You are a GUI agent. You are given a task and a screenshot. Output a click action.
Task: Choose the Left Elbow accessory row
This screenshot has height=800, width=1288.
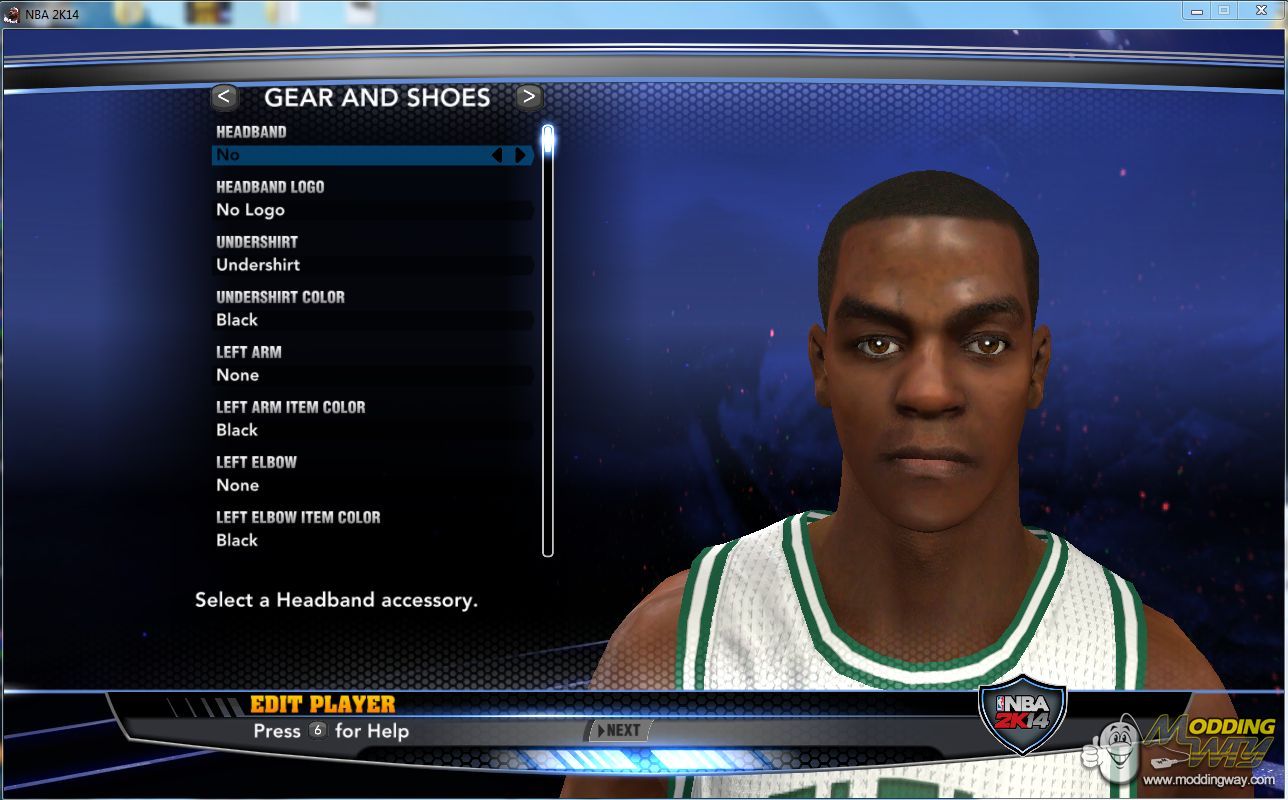tap(372, 485)
